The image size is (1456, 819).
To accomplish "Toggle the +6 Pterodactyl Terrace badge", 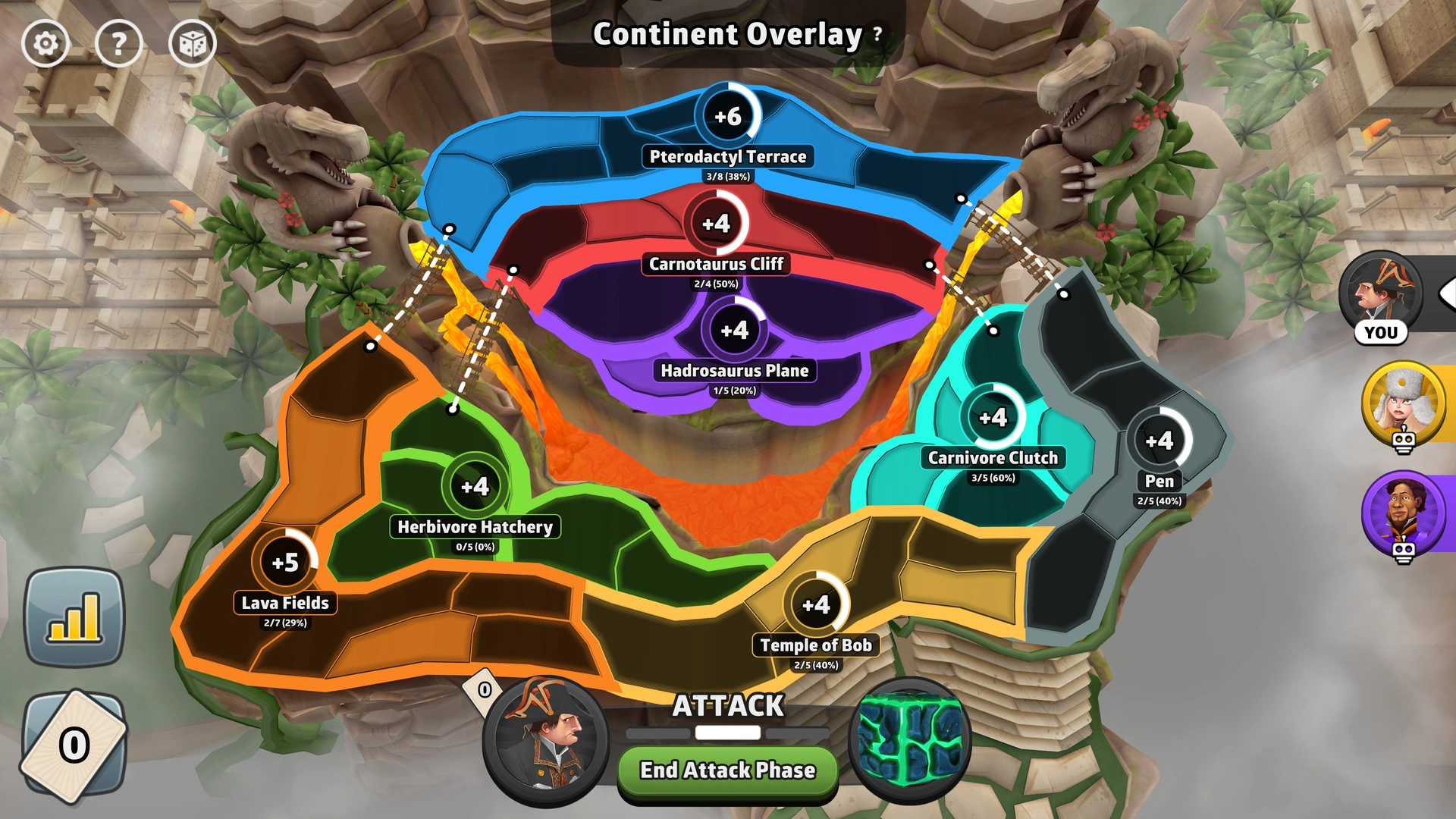I will point(727,115).
